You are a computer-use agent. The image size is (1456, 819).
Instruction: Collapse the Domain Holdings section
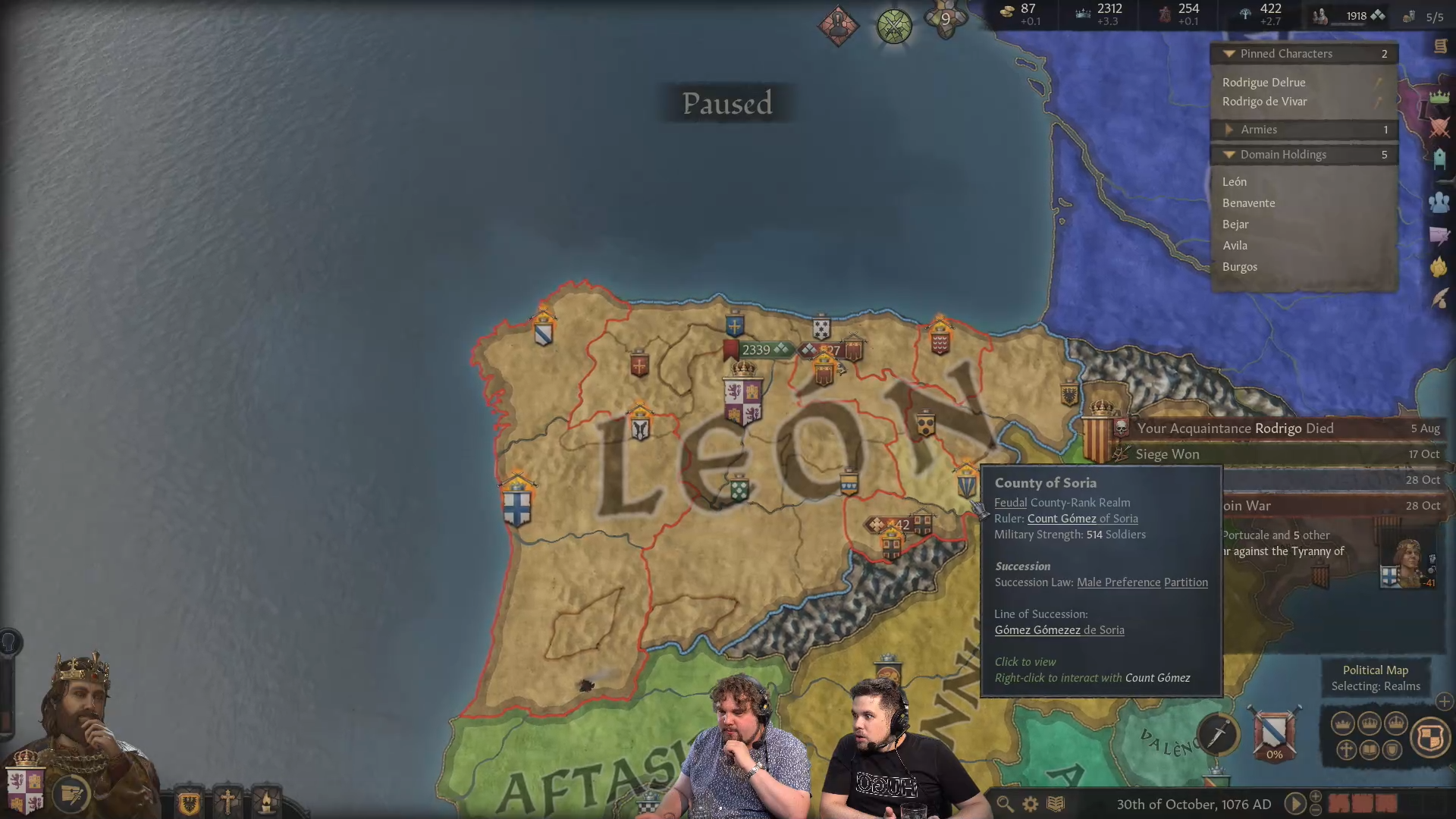click(x=1229, y=155)
